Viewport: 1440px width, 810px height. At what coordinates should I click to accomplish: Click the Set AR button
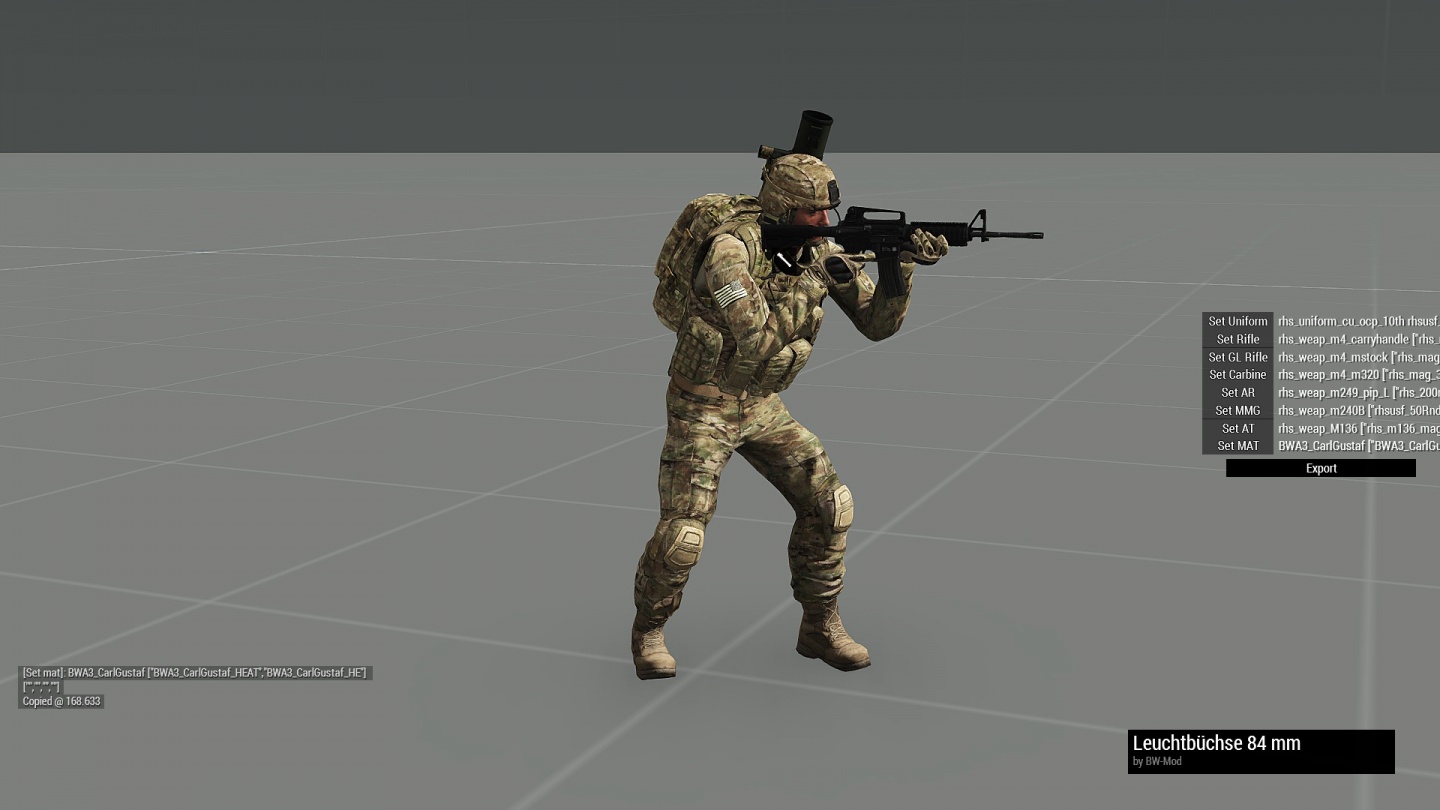tap(1237, 393)
